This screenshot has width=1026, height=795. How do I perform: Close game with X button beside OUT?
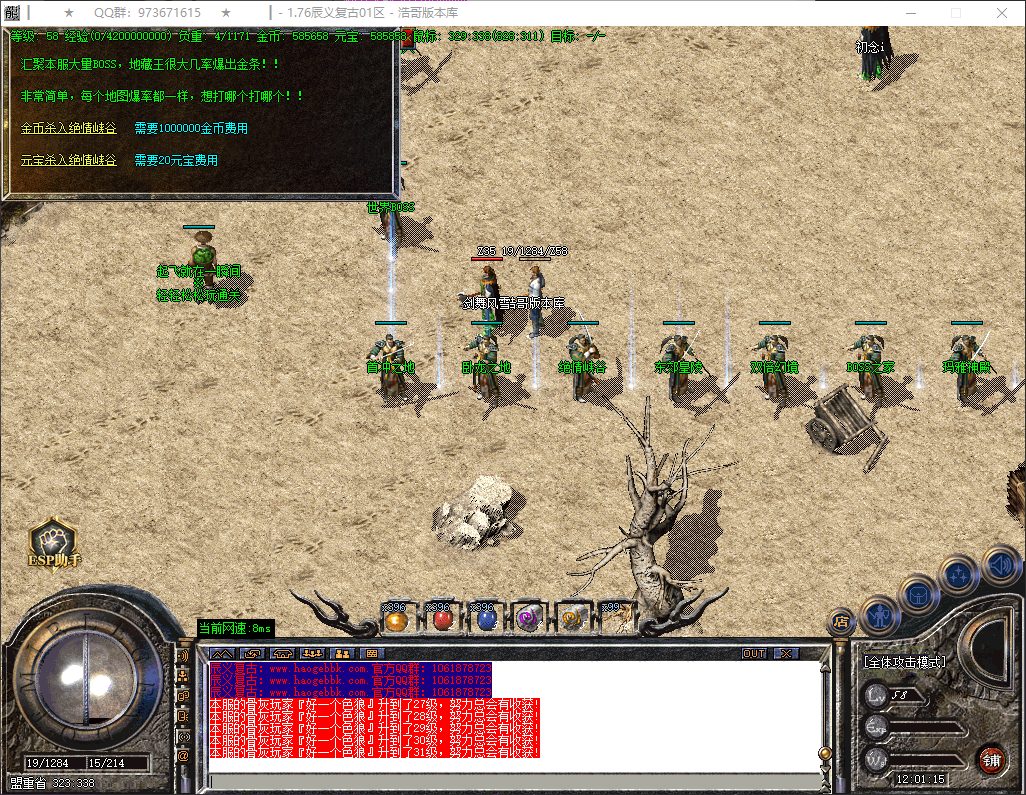[787, 653]
